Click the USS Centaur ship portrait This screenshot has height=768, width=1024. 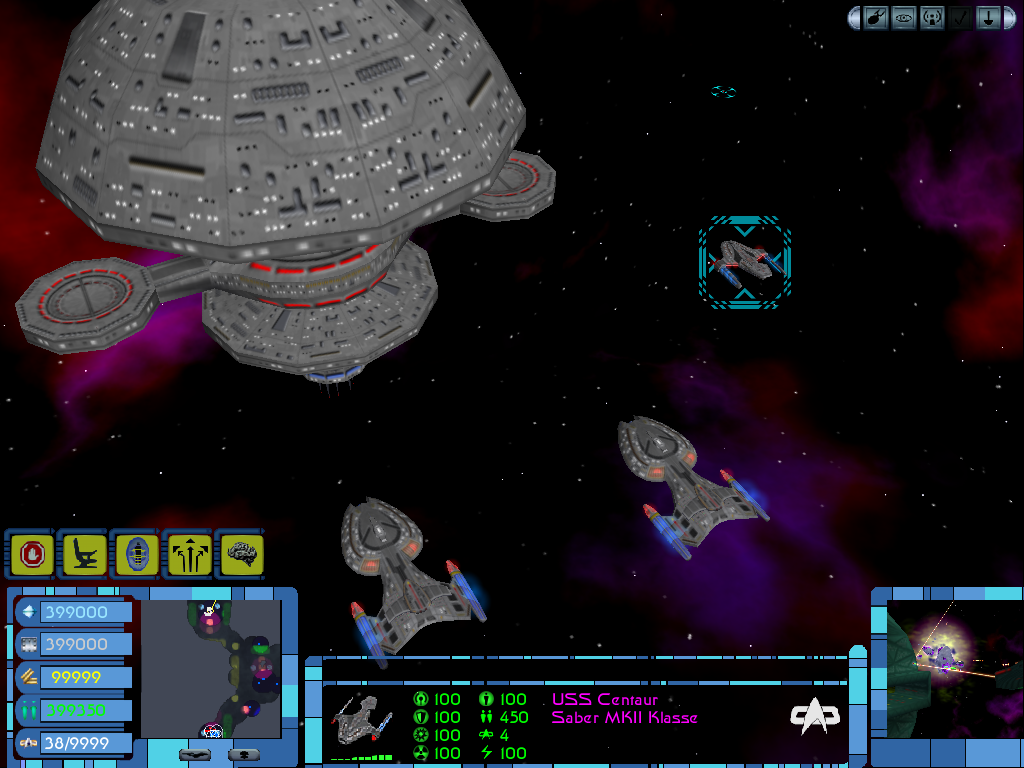(x=361, y=720)
